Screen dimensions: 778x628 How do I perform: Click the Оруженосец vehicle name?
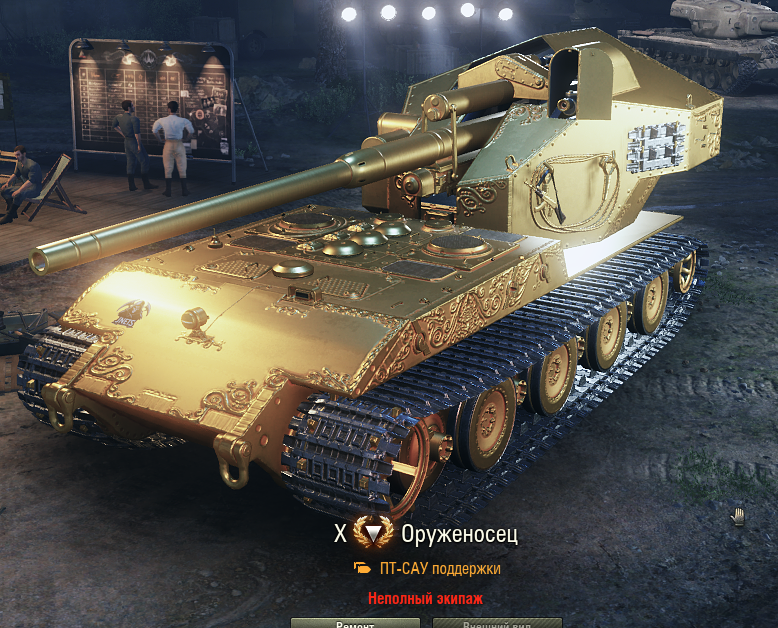coord(459,534)
